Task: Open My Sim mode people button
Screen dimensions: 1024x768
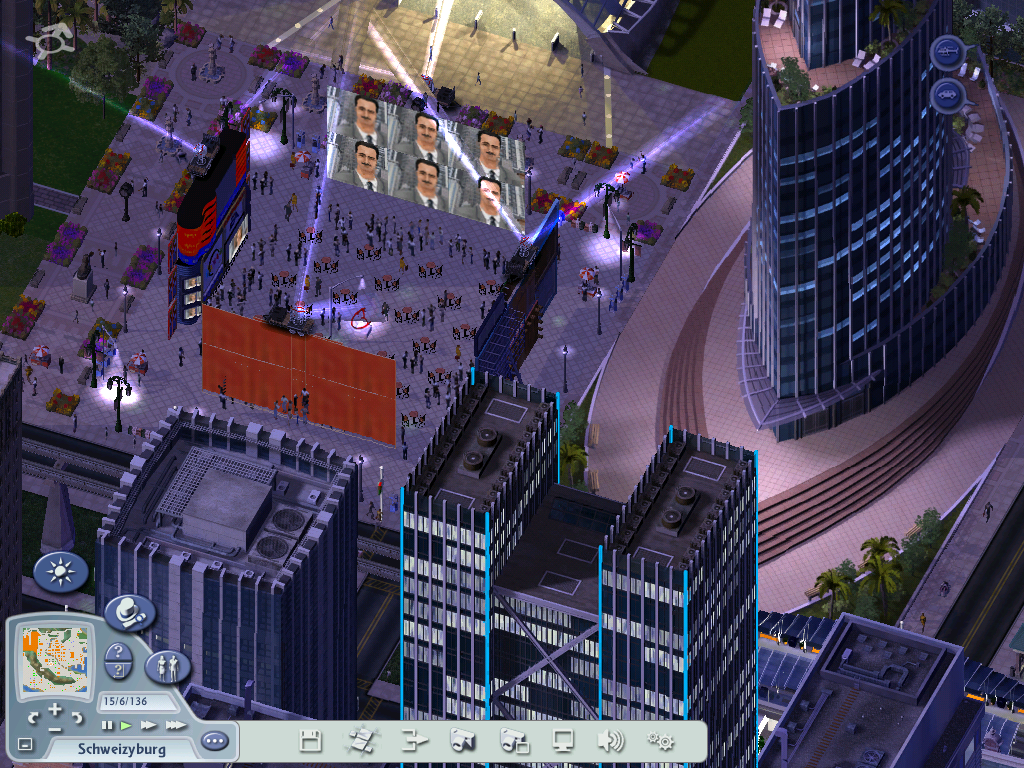Action: tap(167, 666)
